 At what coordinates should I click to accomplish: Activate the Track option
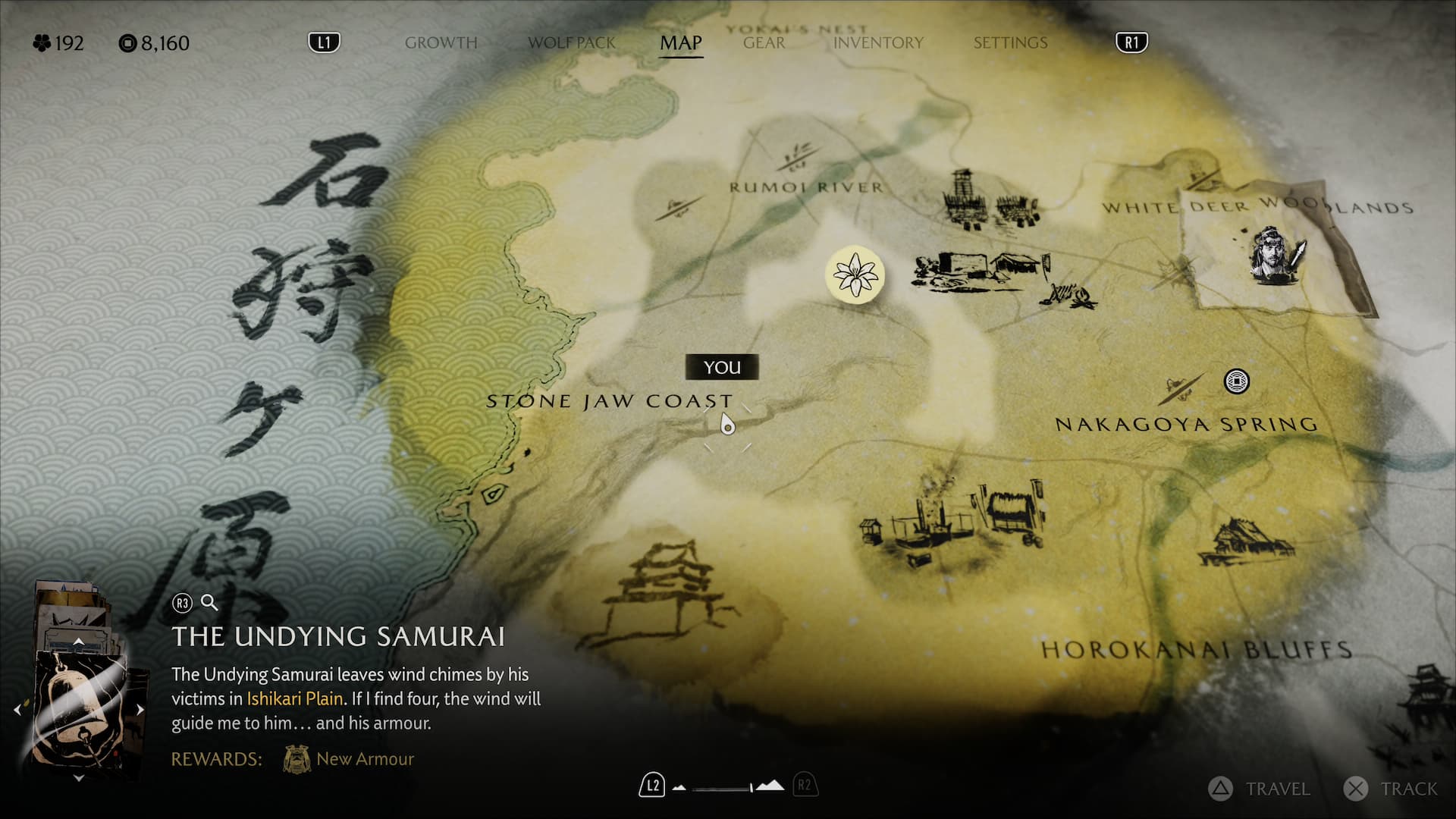pos(1391,789)
